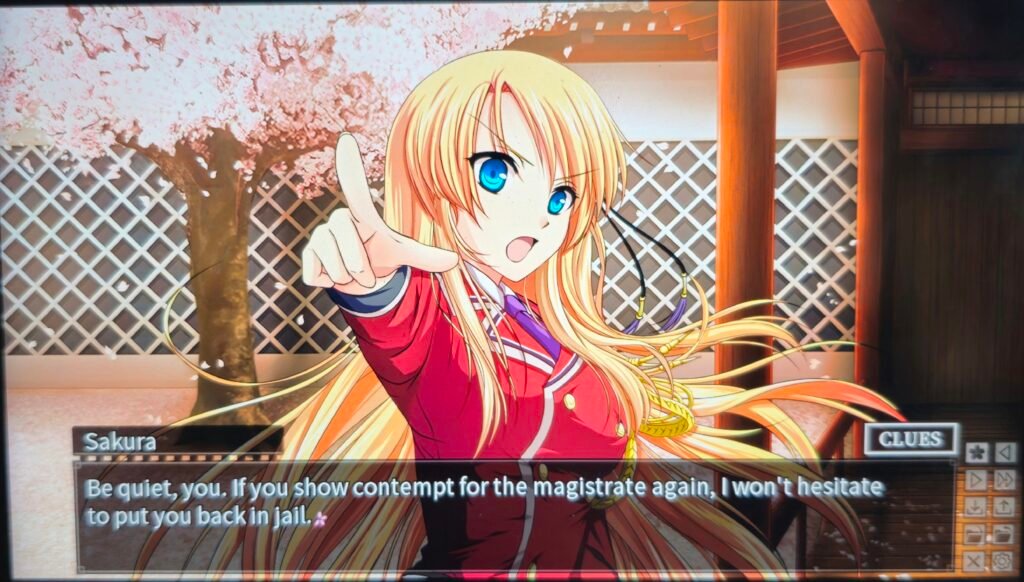Open the CLUES panel
The height and width of the screenshot is (582, 1024).
coord(911,439)
